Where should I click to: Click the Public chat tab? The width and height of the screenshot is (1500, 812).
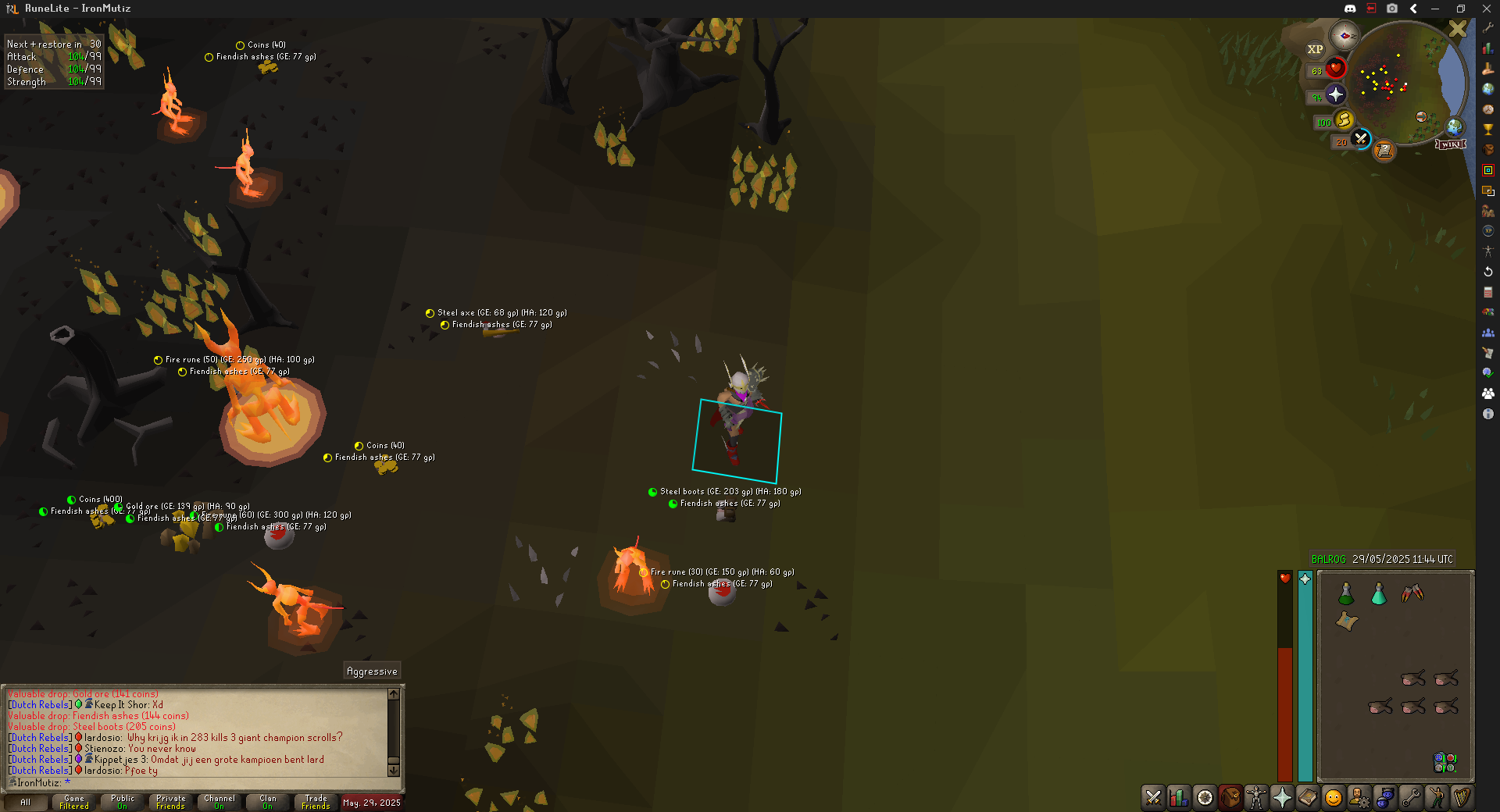(x=123, y=802)
